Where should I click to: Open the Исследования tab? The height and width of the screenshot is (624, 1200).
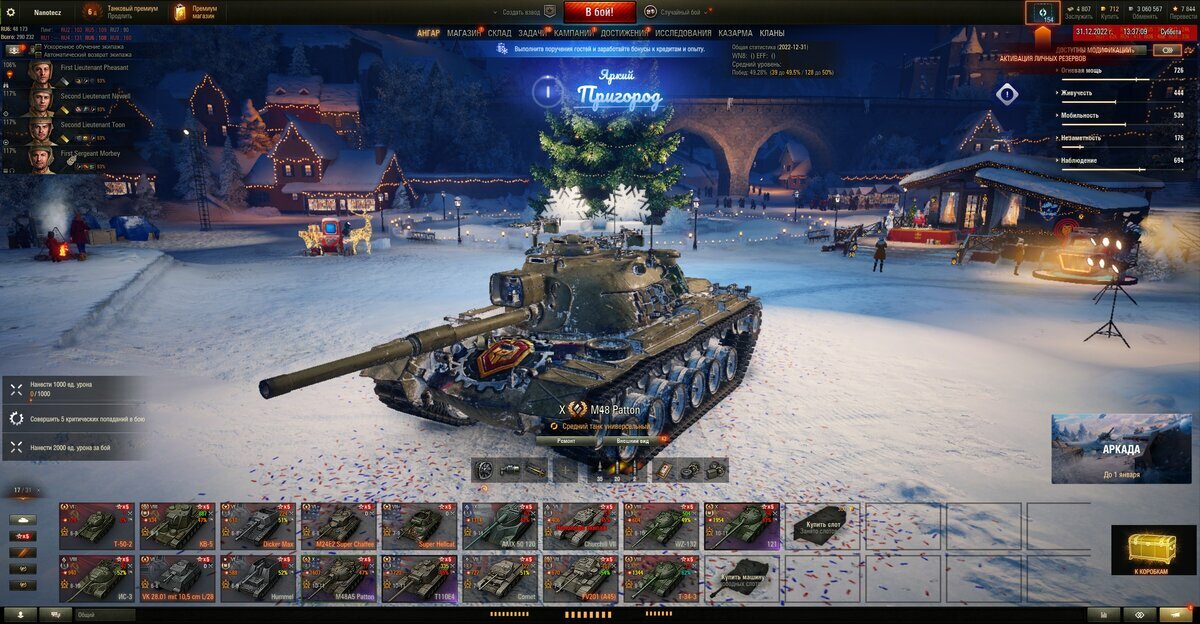coord(684,33)
